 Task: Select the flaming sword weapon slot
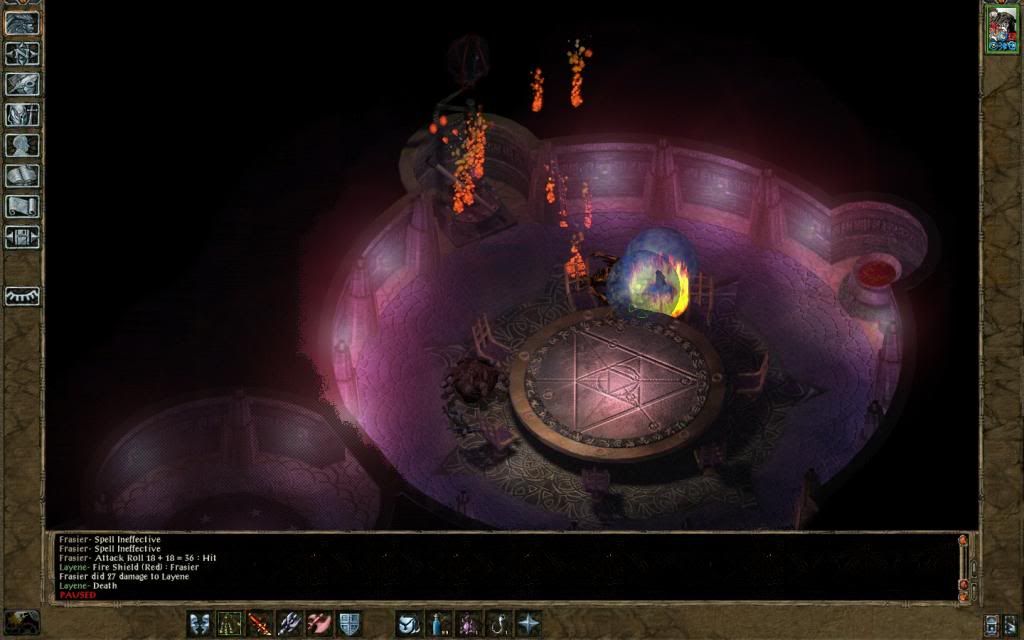[x=260, y=623]
